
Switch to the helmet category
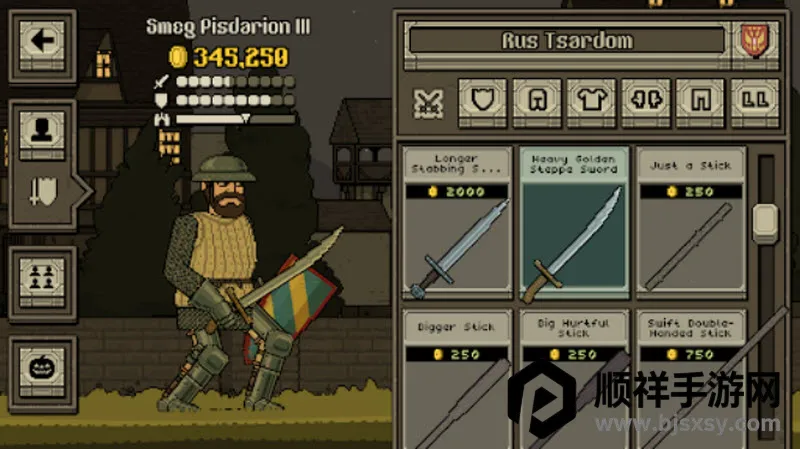point(537,100)
